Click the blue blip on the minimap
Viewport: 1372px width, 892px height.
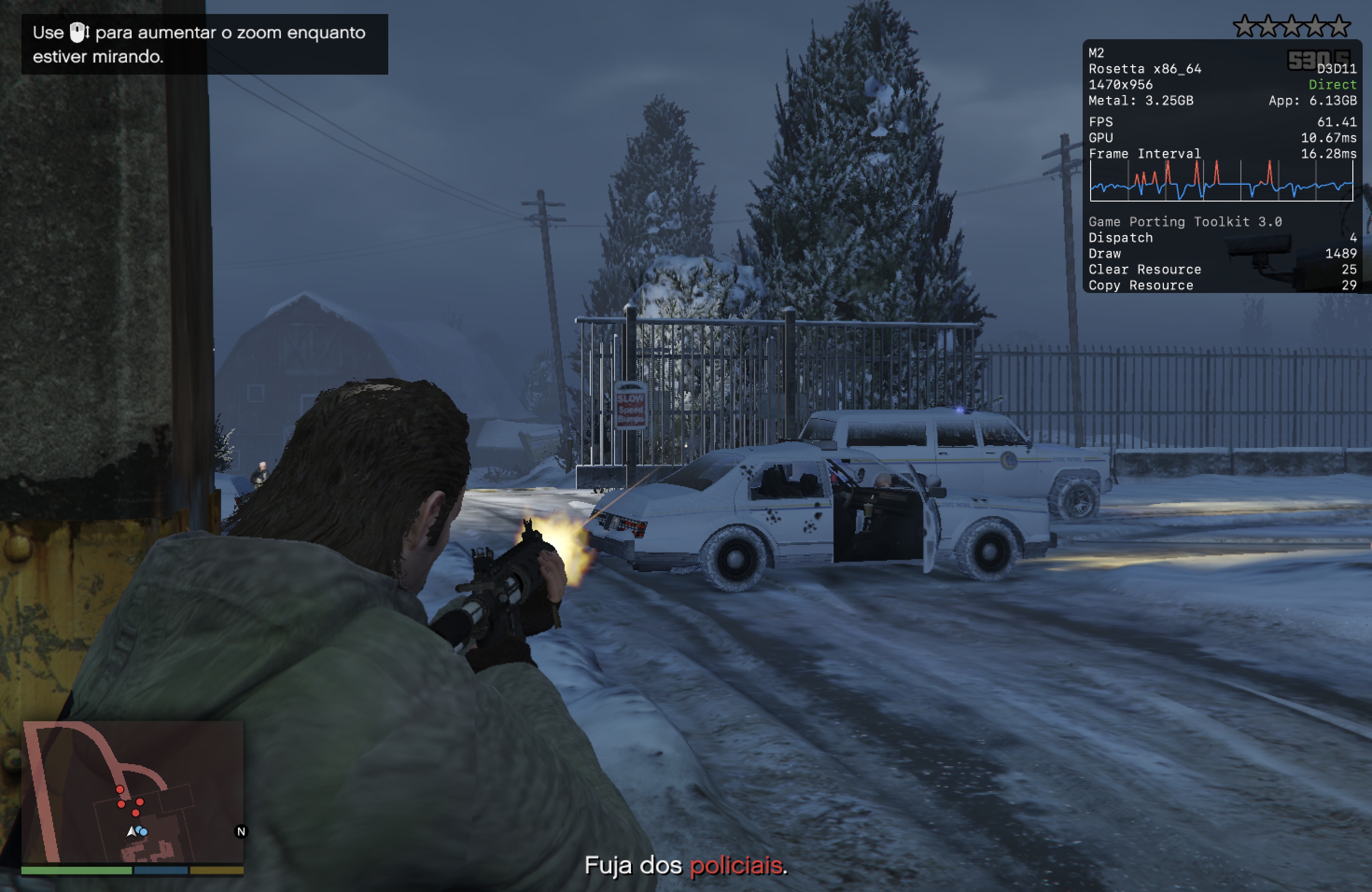pyautogui.click(x=143, y=831)
